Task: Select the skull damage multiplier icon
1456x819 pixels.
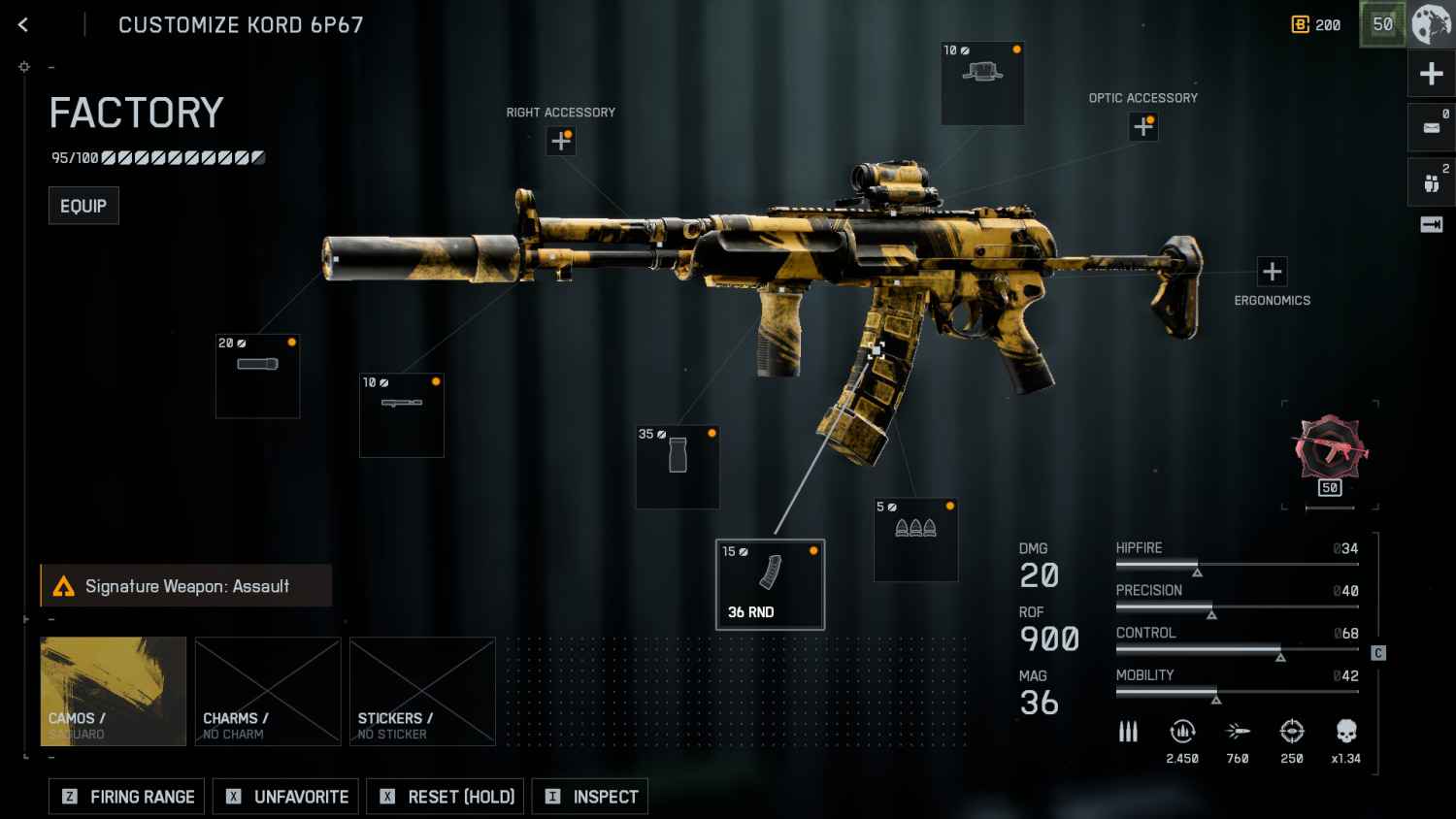Action: coord(1345,732)
